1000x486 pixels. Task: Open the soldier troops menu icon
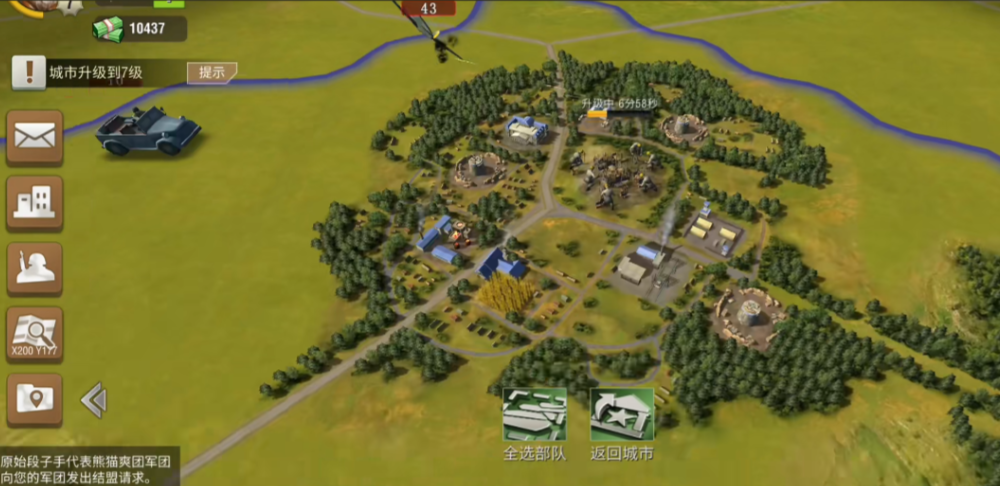point(35,269)
